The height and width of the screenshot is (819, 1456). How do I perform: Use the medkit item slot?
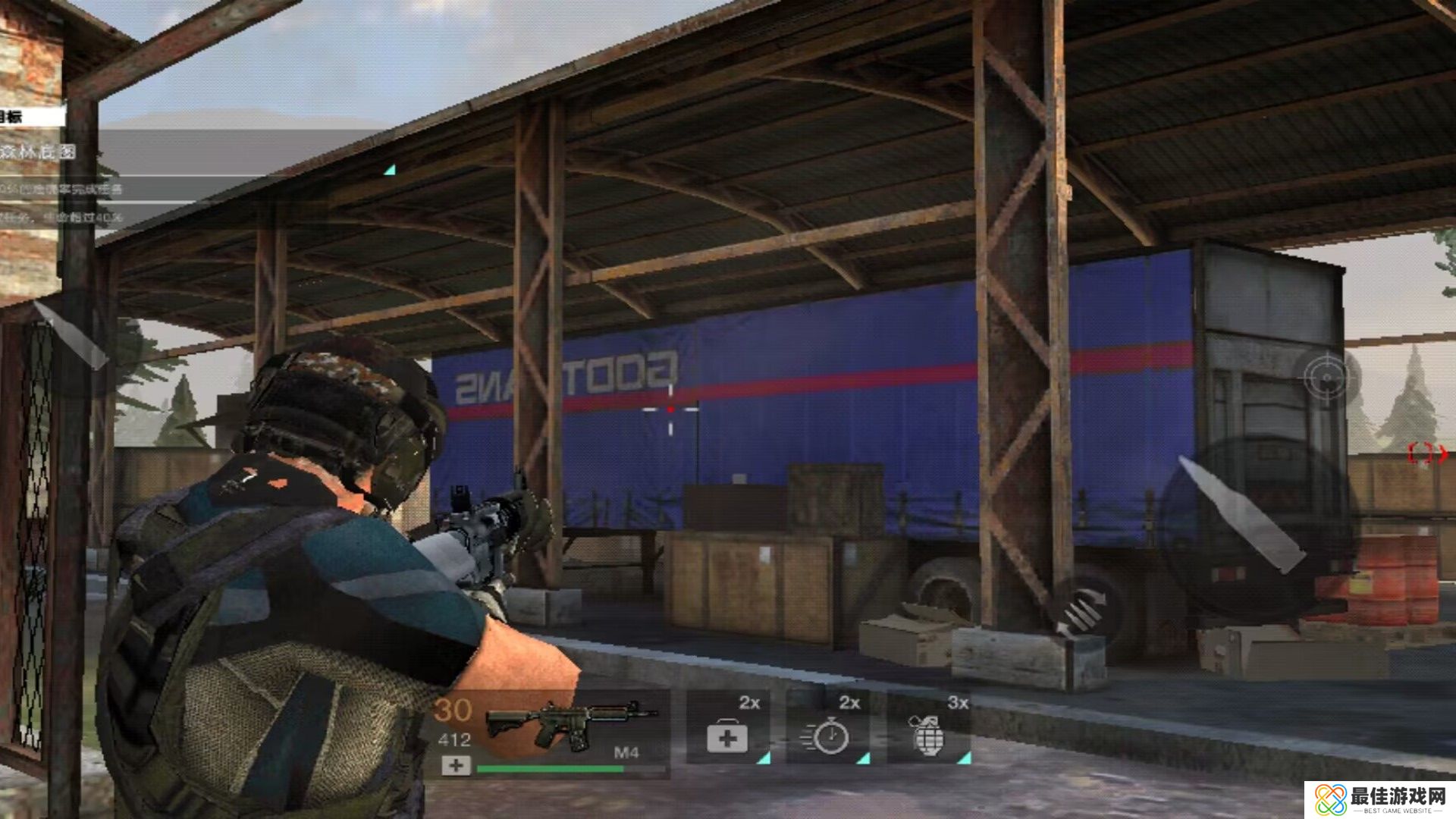tap(728, 728)
